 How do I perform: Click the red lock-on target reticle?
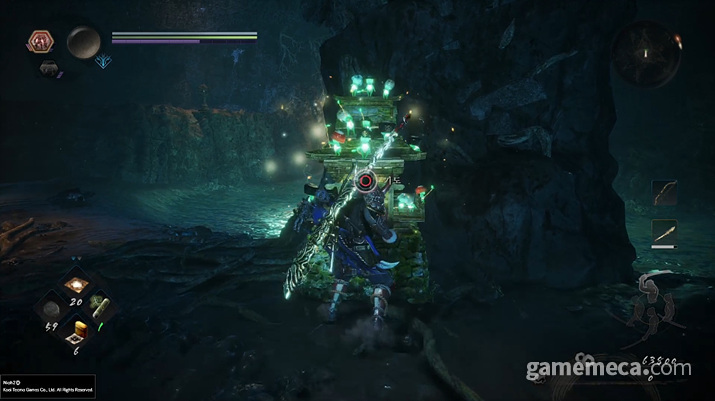tap(366, 181)
